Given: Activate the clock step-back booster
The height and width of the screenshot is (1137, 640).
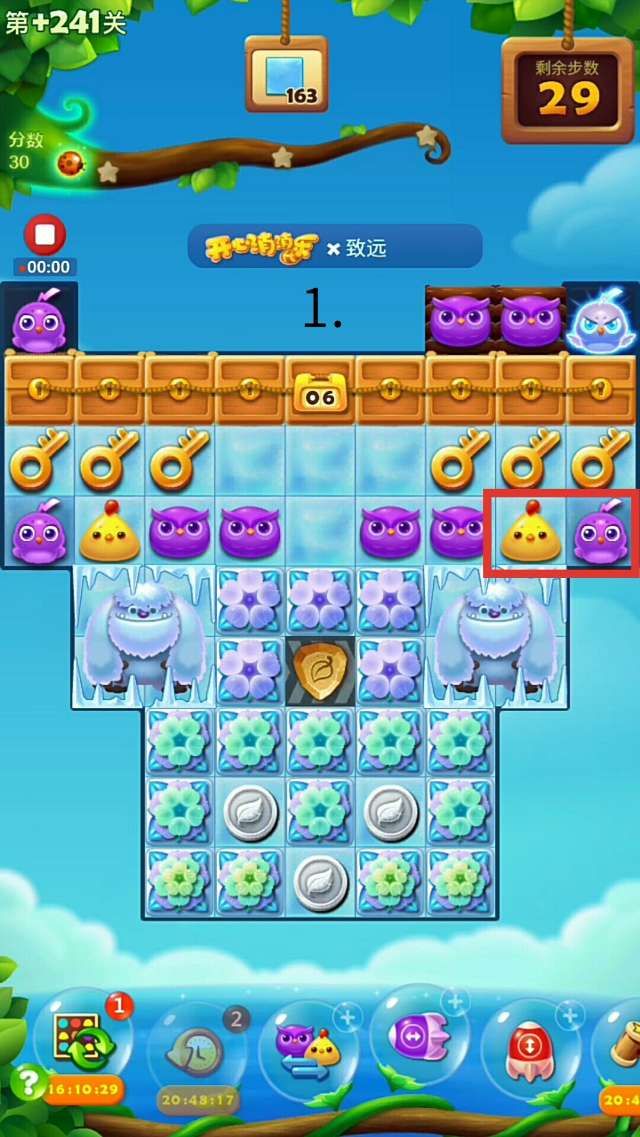Looking at the screenshot, I should [x=195, y=1050].
